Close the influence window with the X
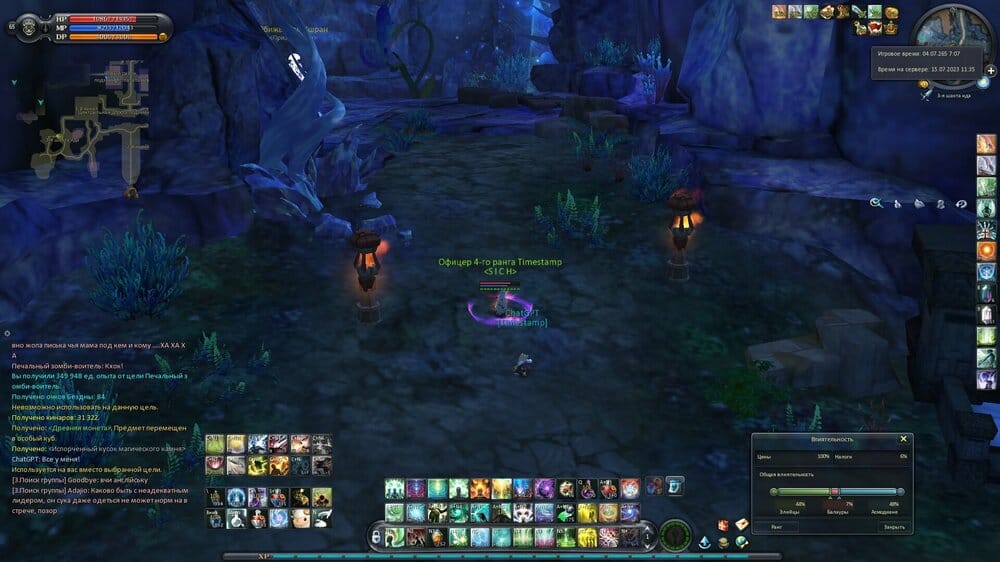Screen dimensions: 1000x562 (903, 439)
